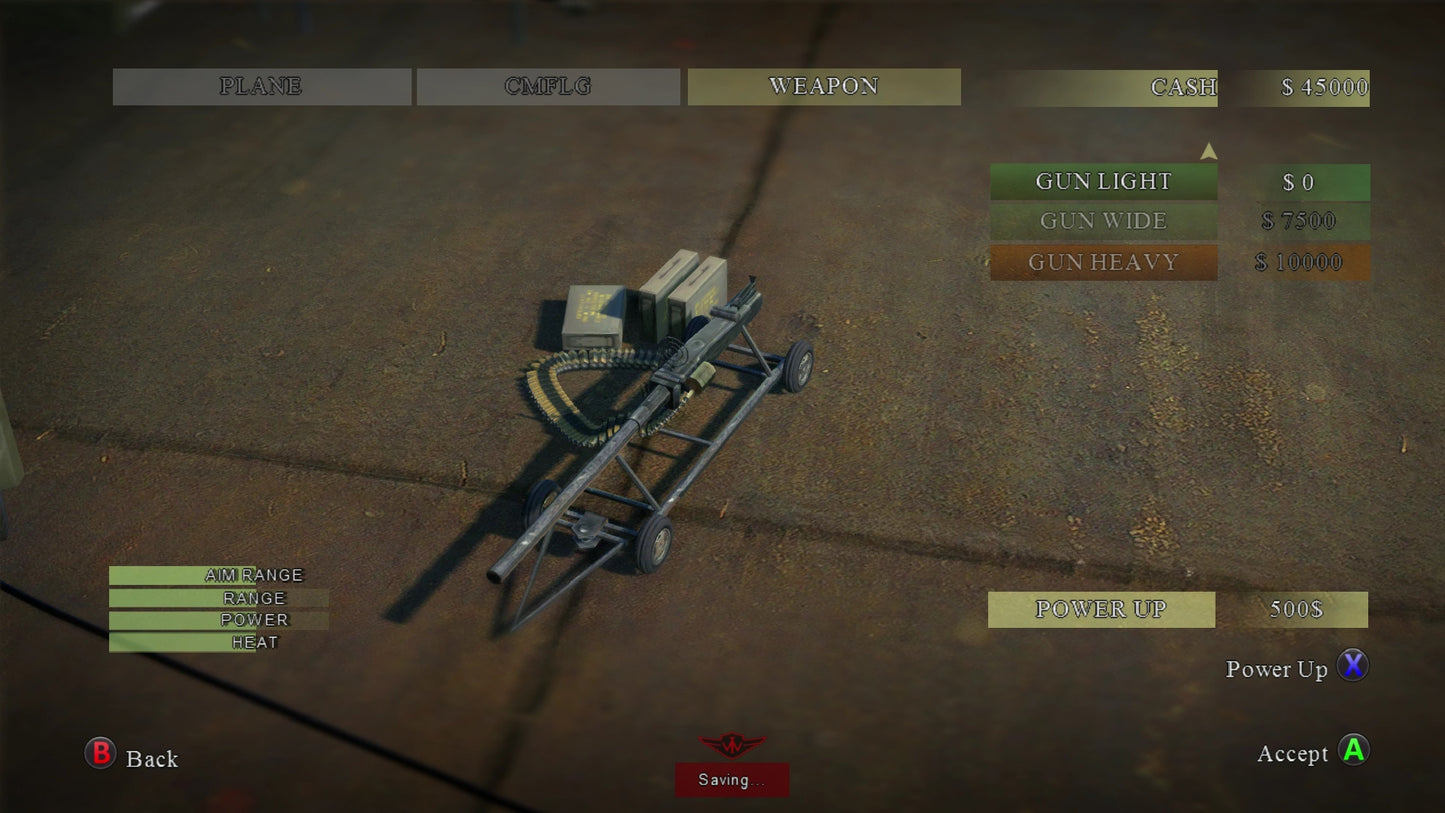Switch to the PLANE tab
The width and height of the screenshot is (1445, 813).
pyautogui.click(x=261, y=87)
